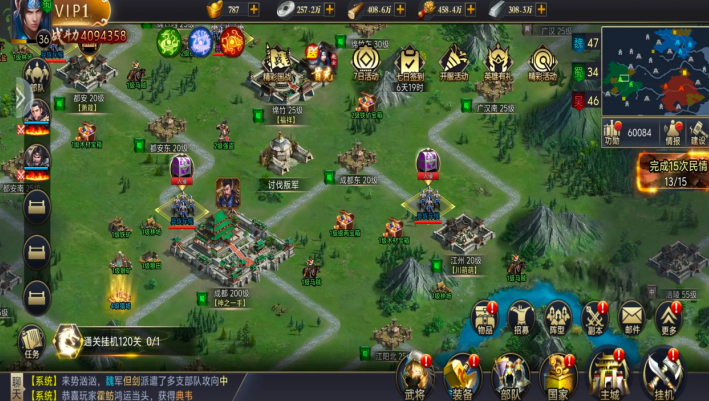Open the 开服活动 server launch event
709x401 pixels.
(454, 66)
